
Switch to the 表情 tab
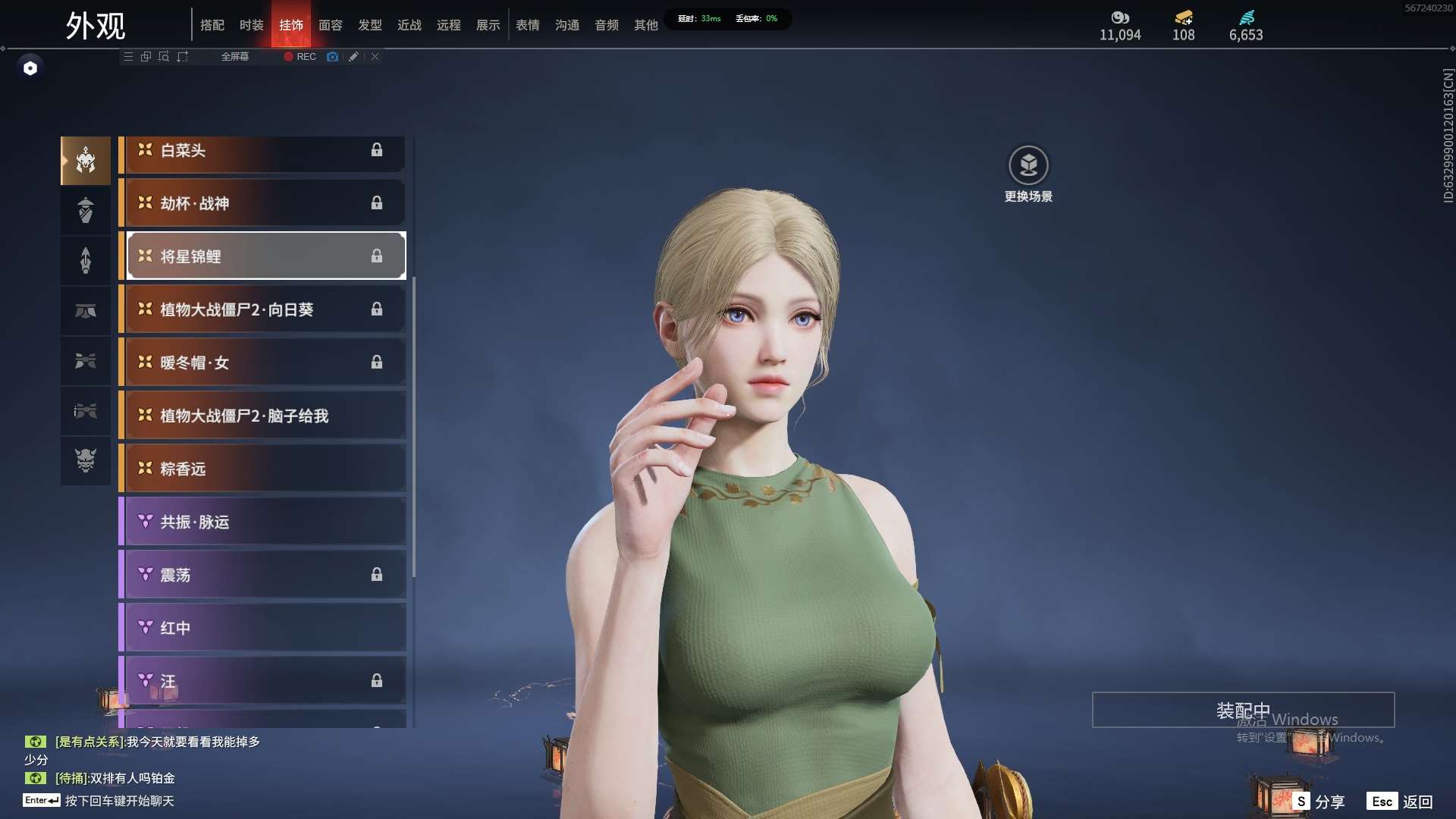(527, 25)
